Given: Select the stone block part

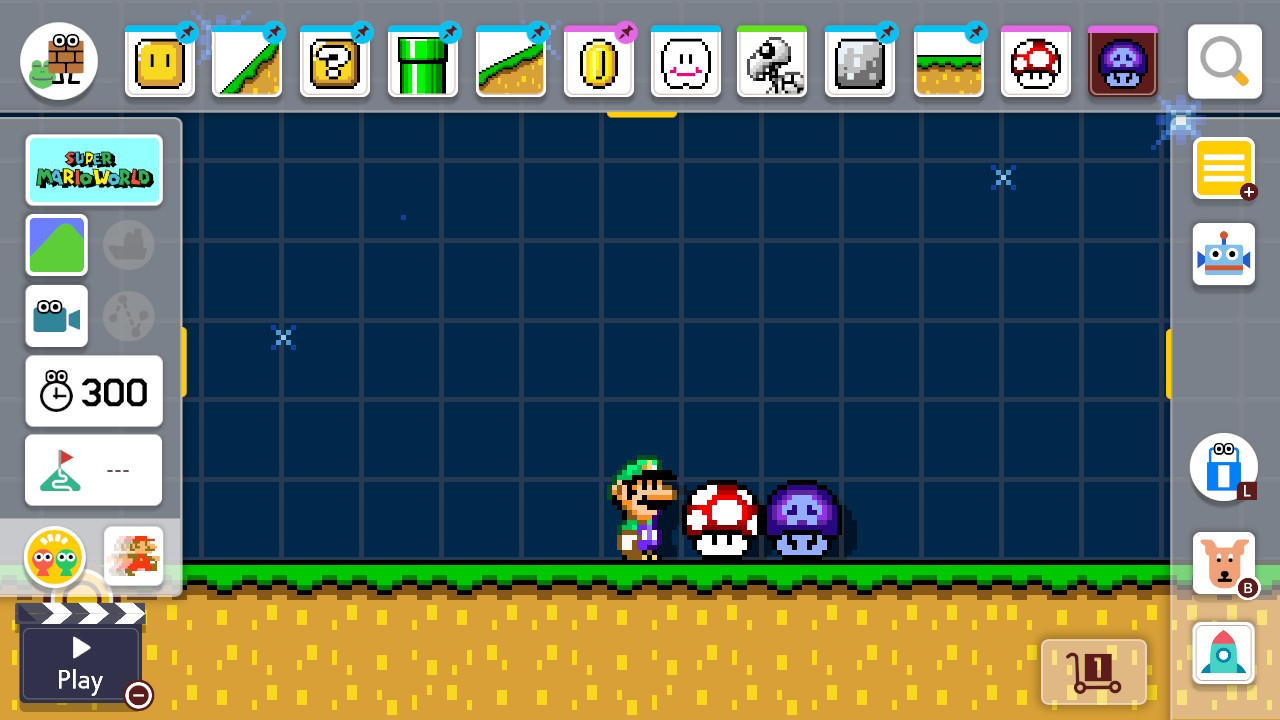Looking at the screenshot, I should click(861, 61).
